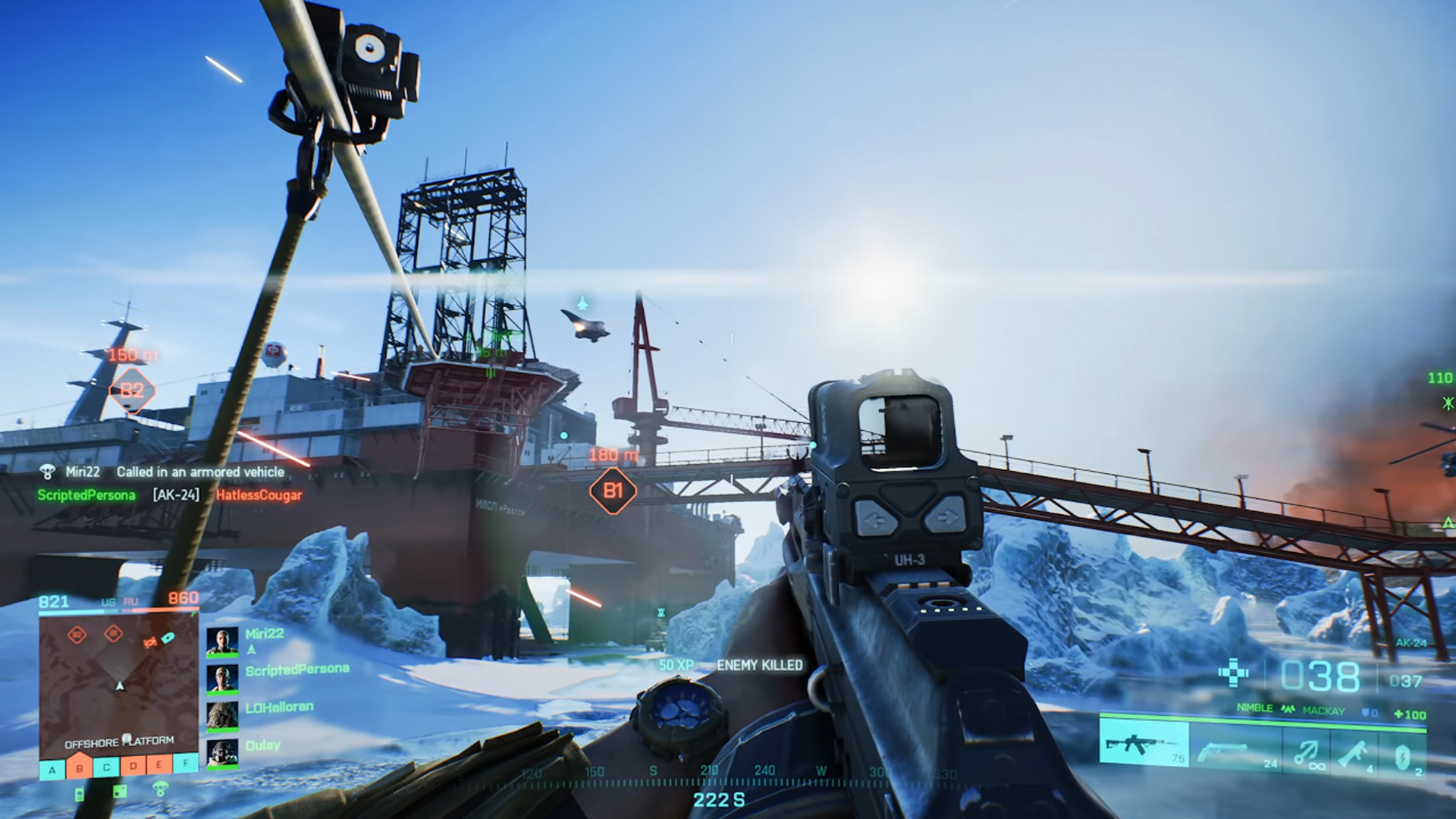The width and height of the screenshot is (1456, 819).
Task: Open the parachute call-in icon below minimap
Action: (x=160, y=789)
